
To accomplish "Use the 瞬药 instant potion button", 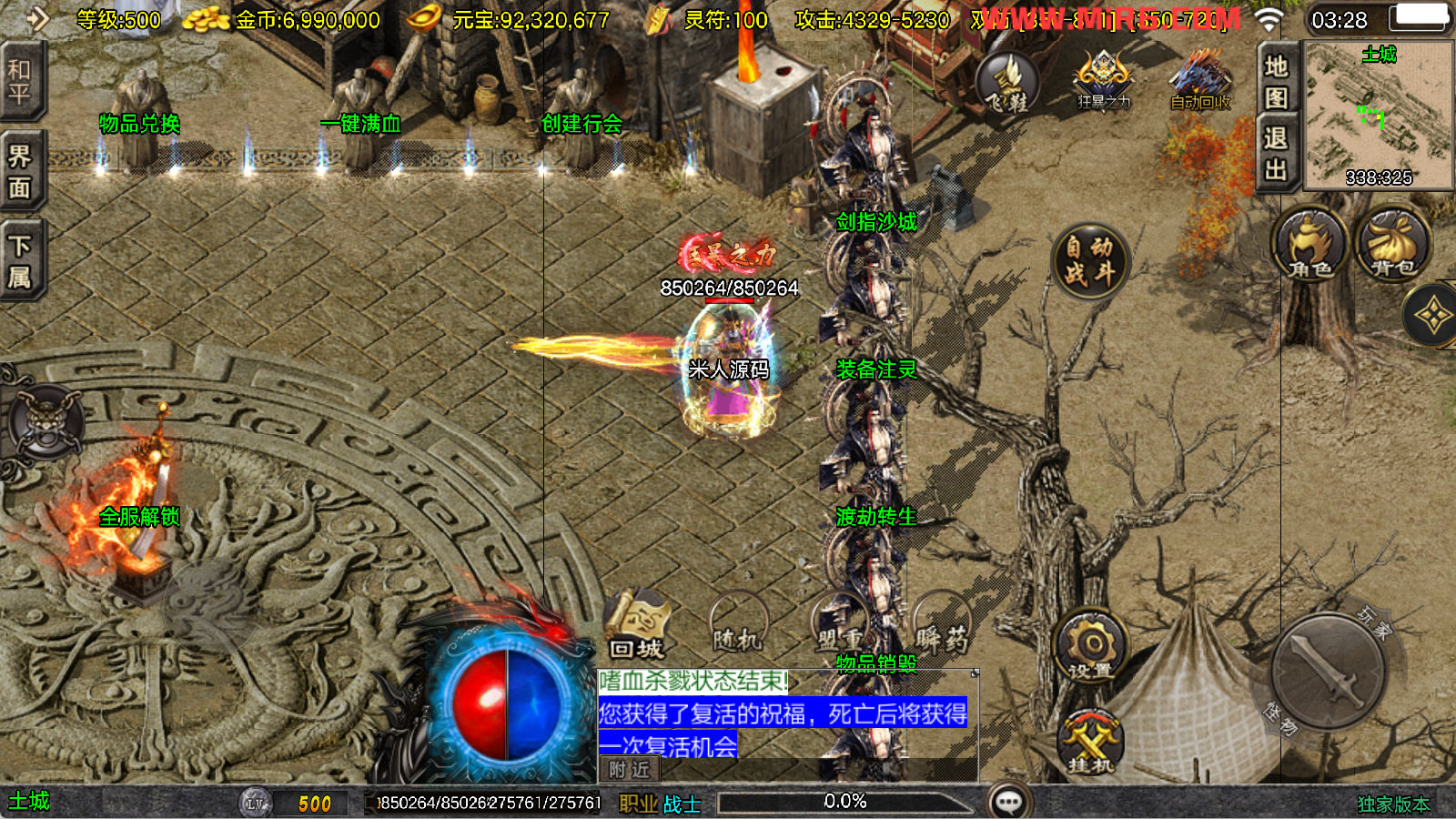I will tap(941, 628).
